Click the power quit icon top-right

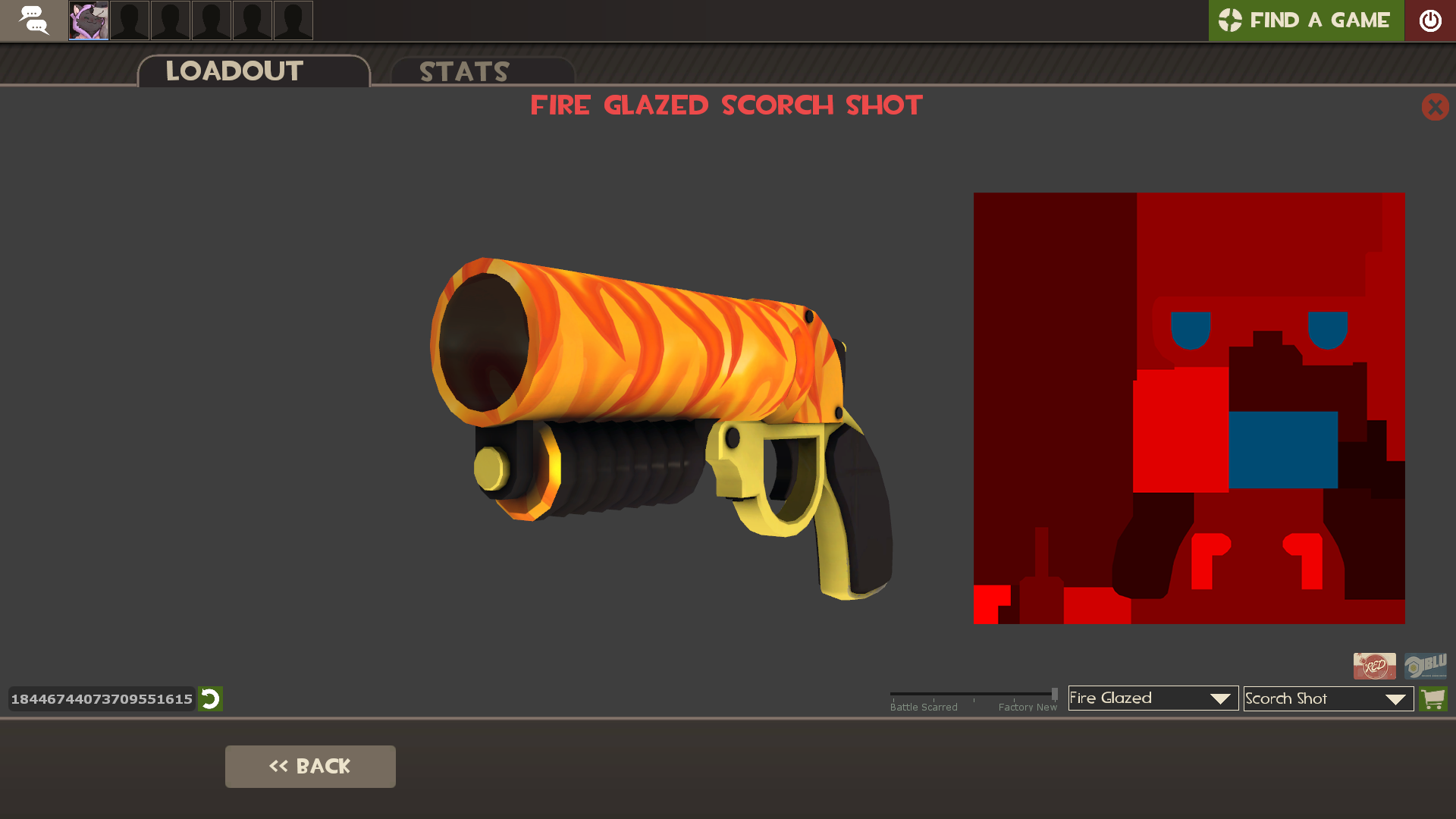[1431, 20]
